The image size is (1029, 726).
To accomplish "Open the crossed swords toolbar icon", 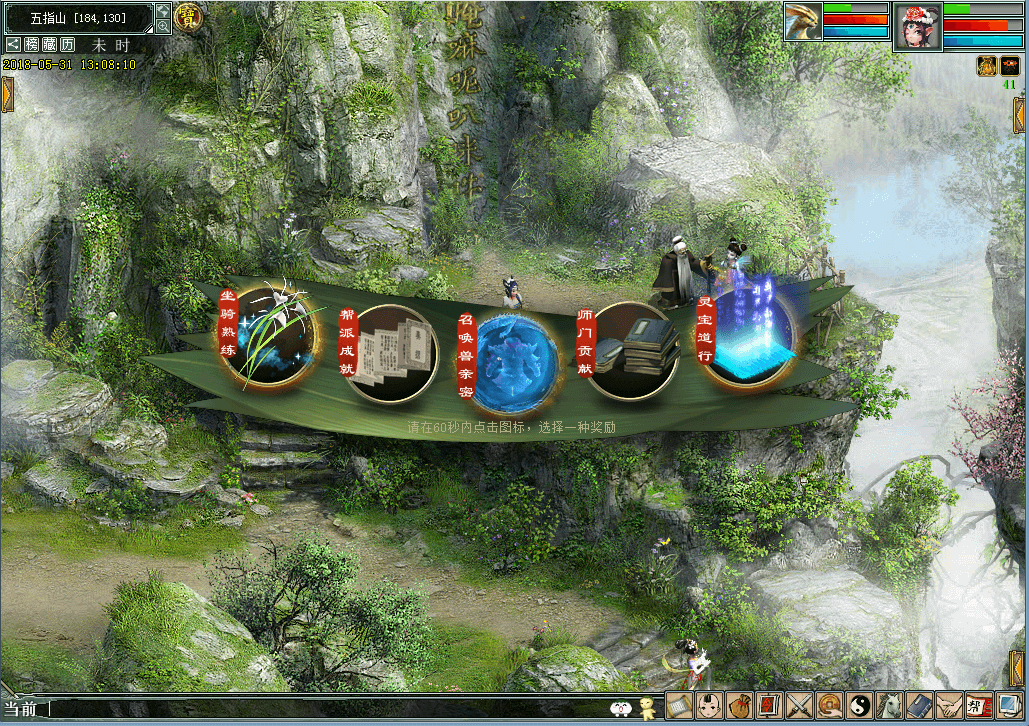I will pos(799,706).
